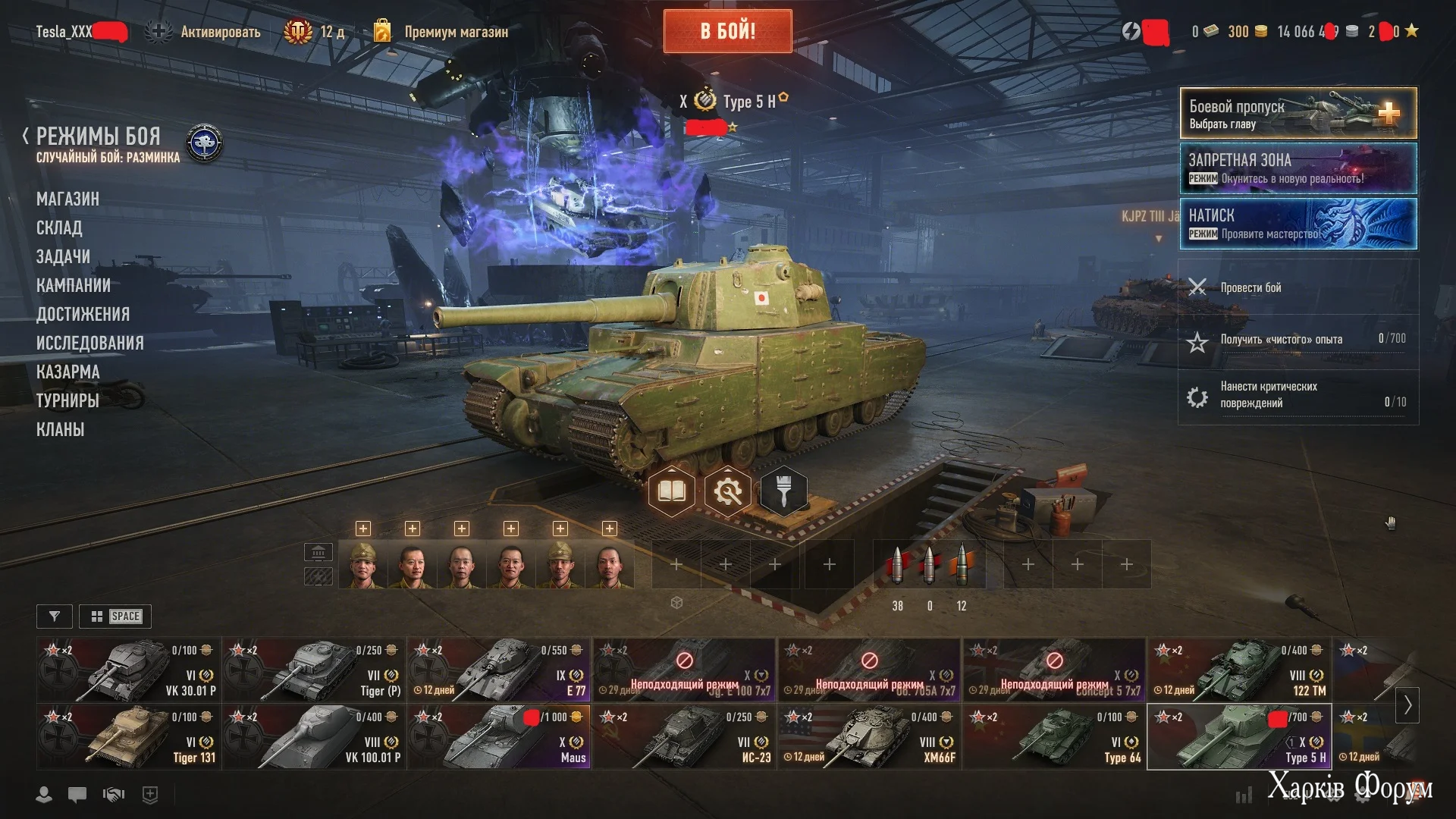Open the paintbrush exterior customization
The image size is (1456, 819).
click(783, 491)
